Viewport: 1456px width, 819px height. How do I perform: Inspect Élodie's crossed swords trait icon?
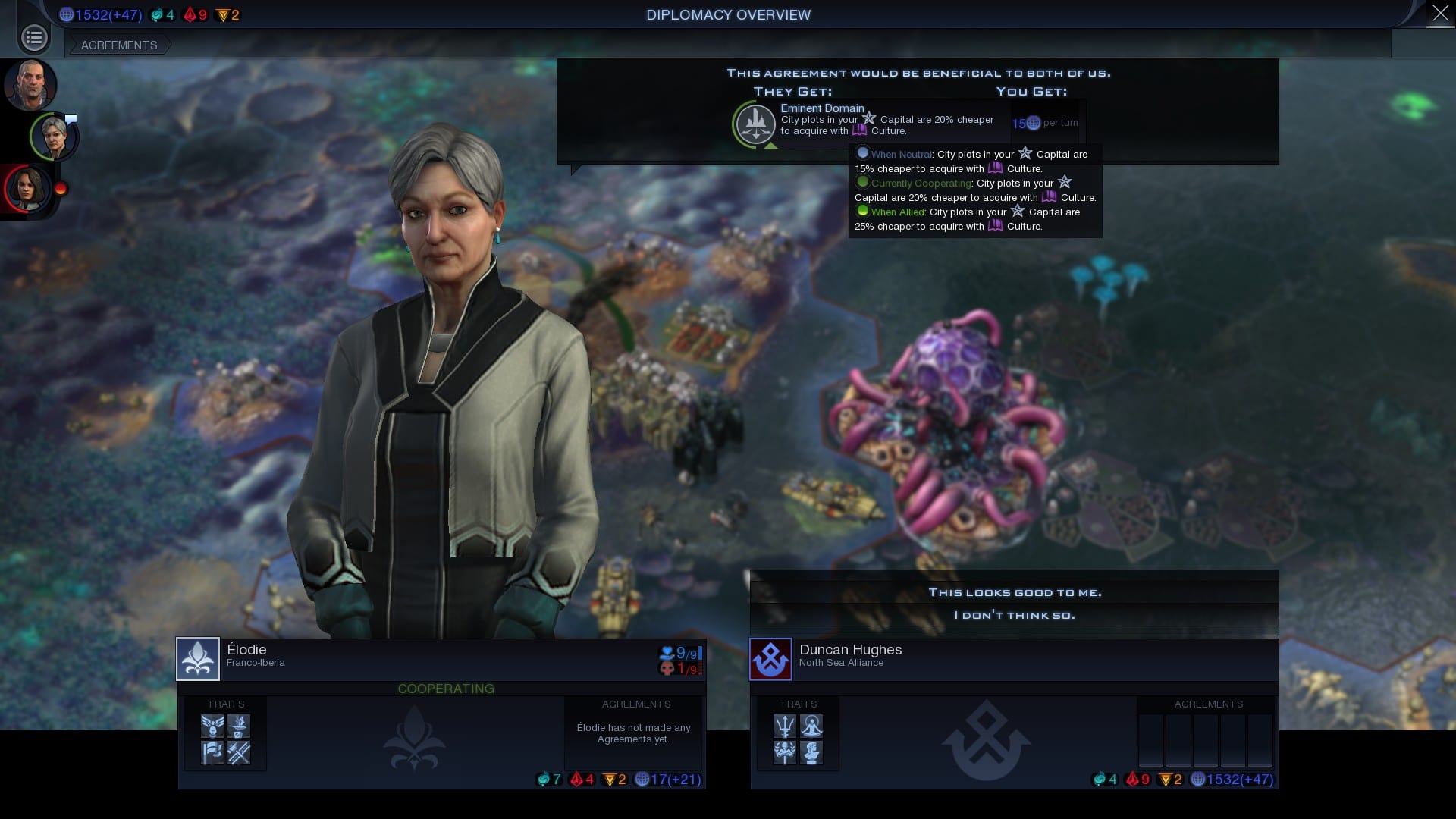[x=239, y=752]
